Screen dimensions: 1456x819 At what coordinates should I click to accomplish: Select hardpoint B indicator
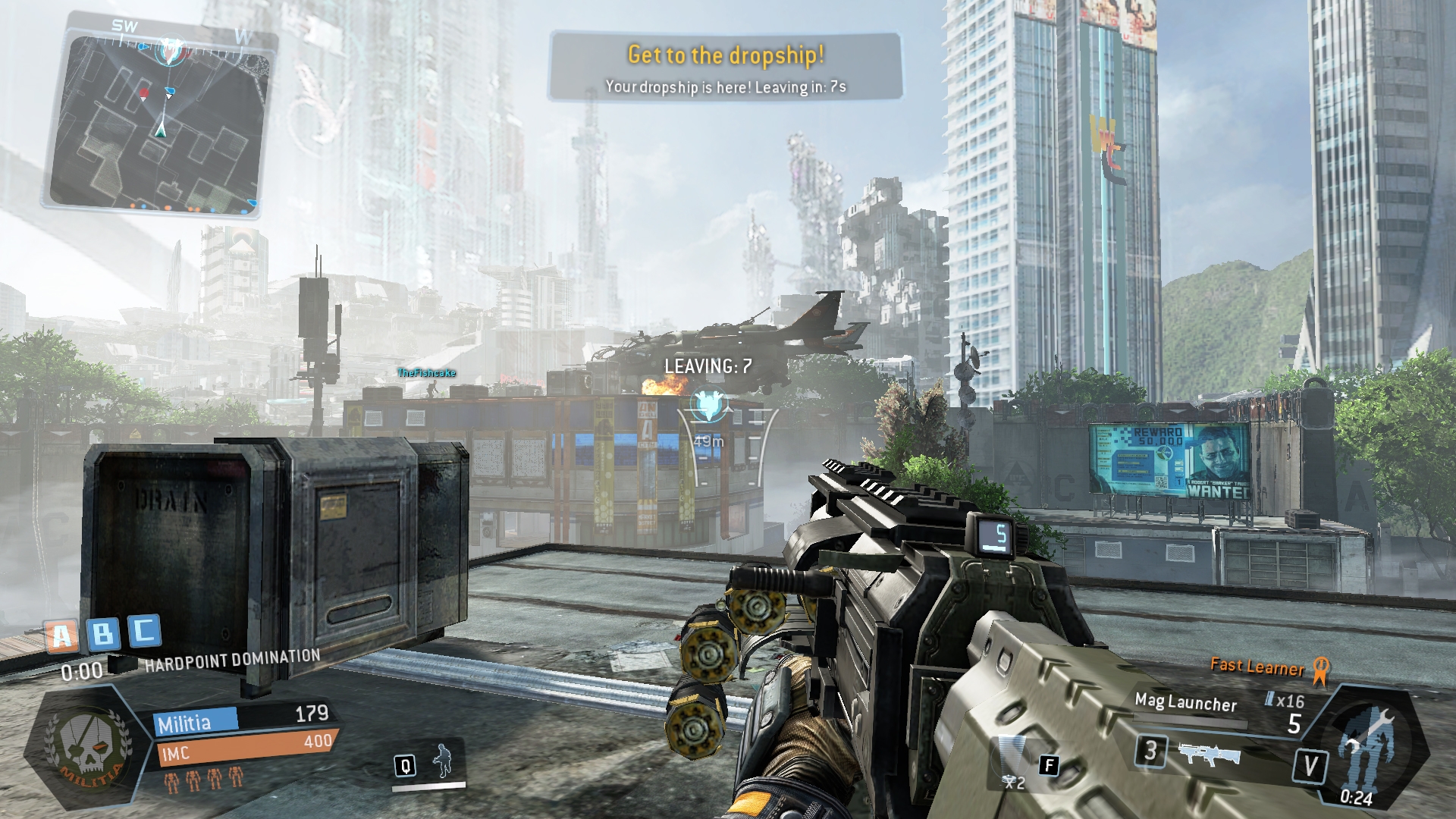pos(103,632)
